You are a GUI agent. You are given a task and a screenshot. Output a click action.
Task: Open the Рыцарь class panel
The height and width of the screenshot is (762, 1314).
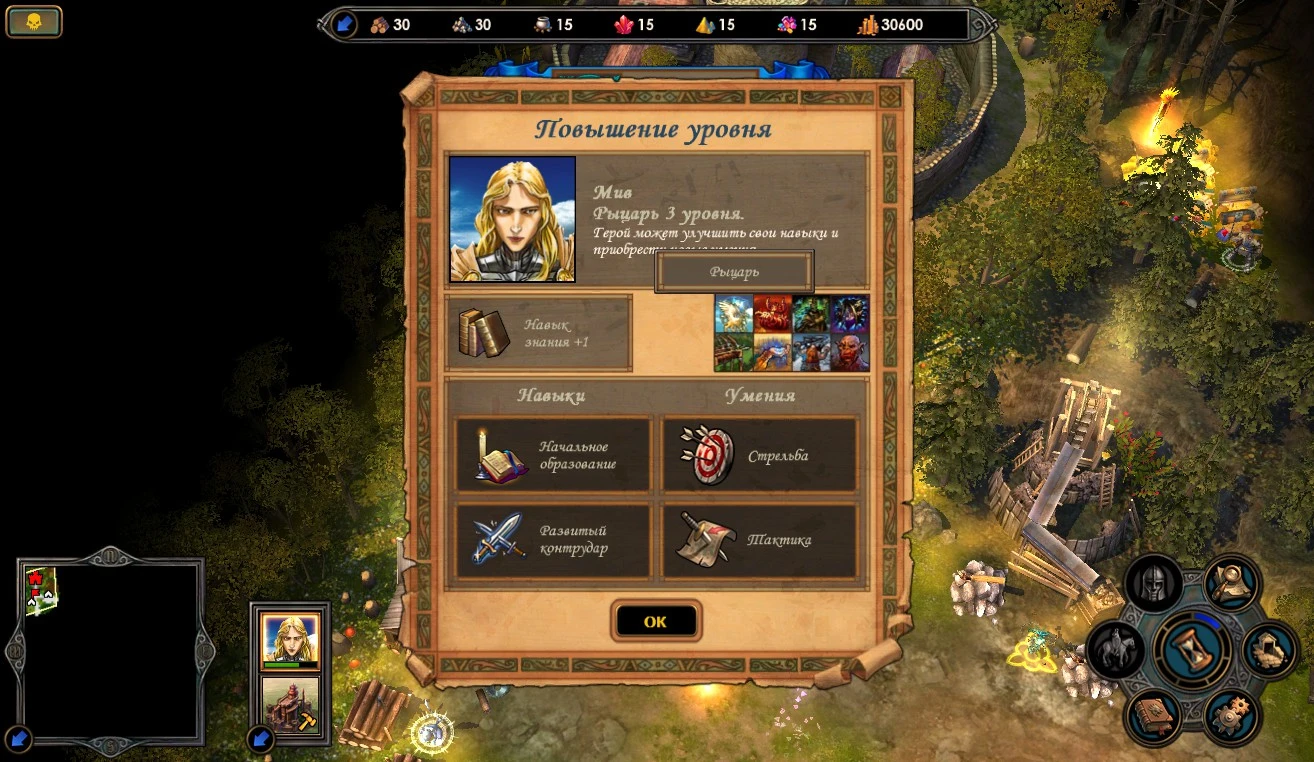[733, 270]
